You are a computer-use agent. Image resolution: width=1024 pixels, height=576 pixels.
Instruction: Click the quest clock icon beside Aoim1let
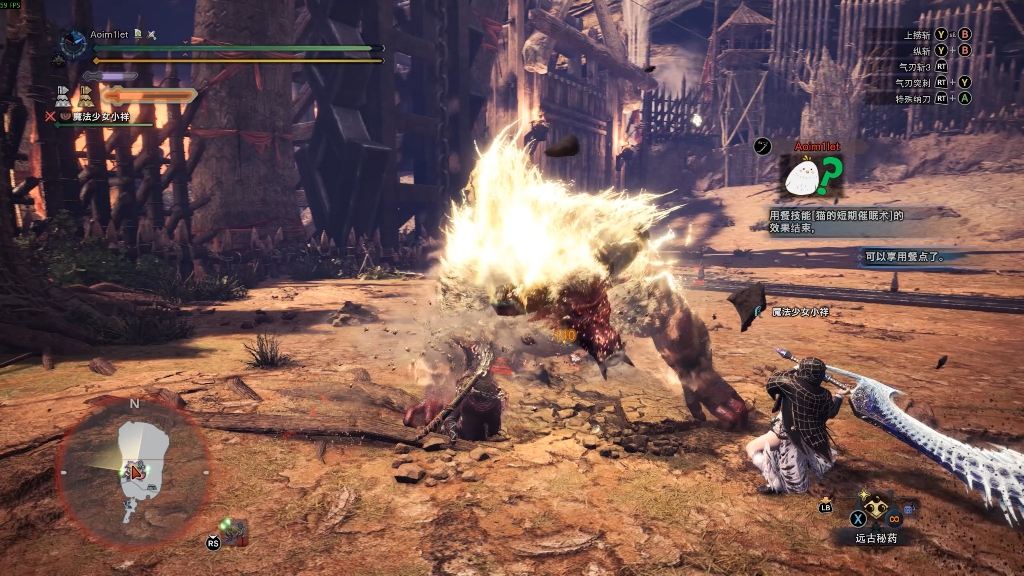point(73,43)
